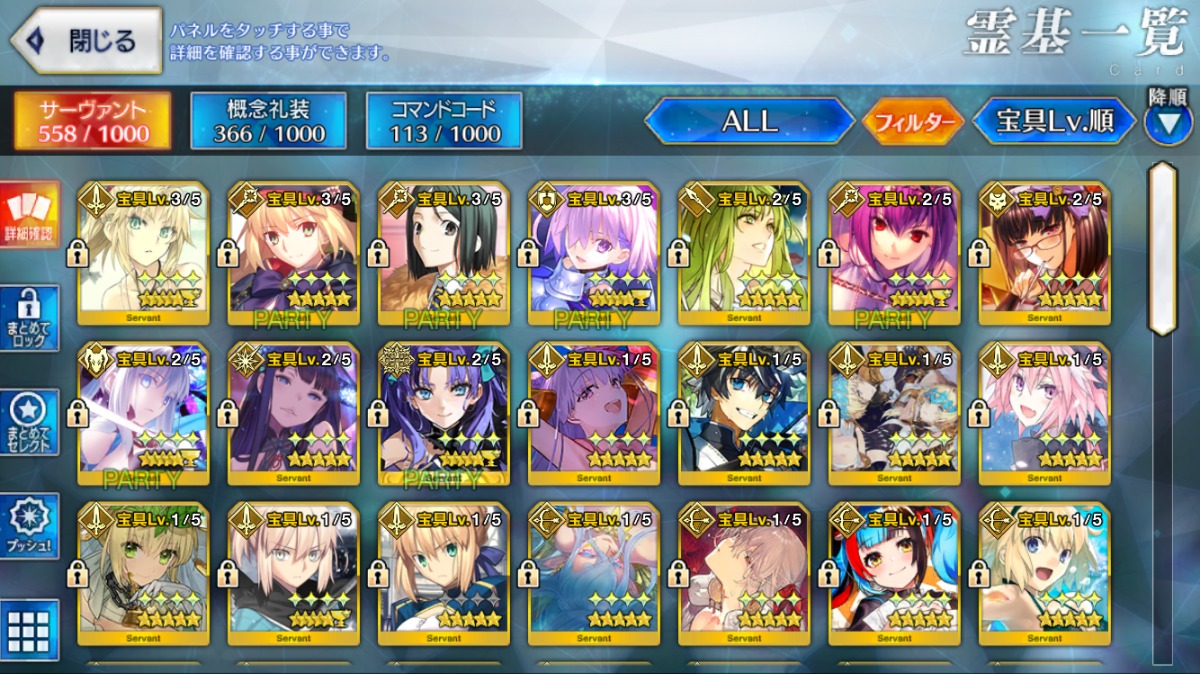Open the フィルター filter options
Screen dimensions: 1200x674
912,122
